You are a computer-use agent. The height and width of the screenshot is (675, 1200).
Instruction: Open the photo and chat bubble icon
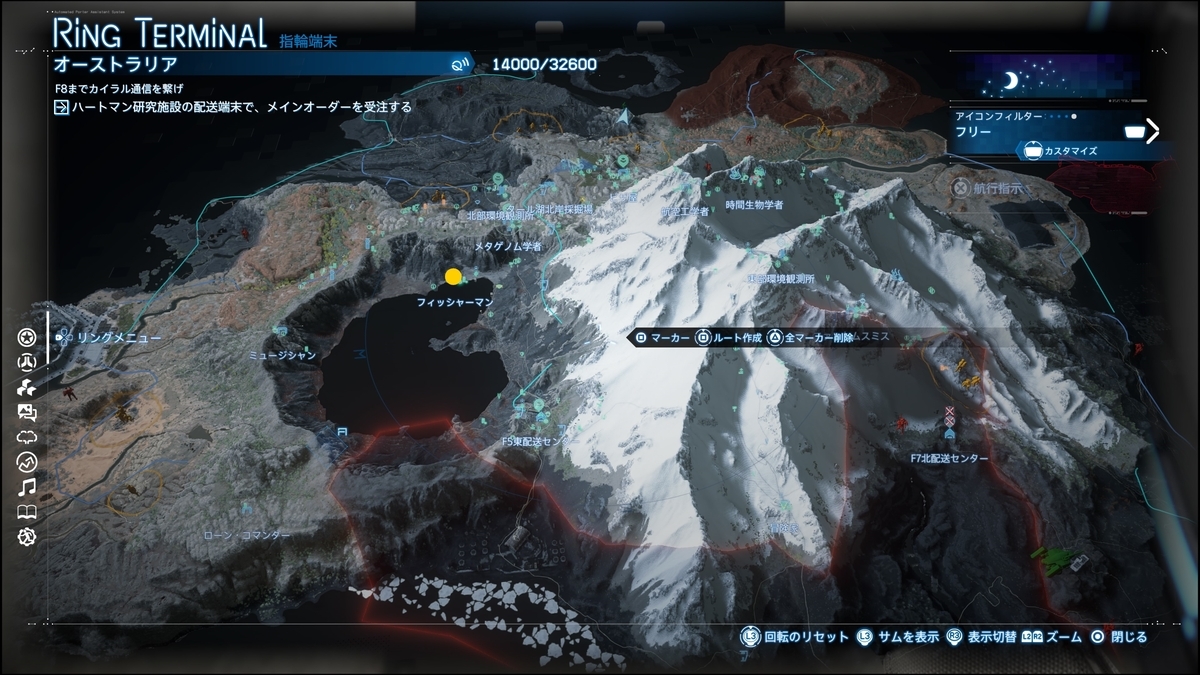[x=27, y=412]
